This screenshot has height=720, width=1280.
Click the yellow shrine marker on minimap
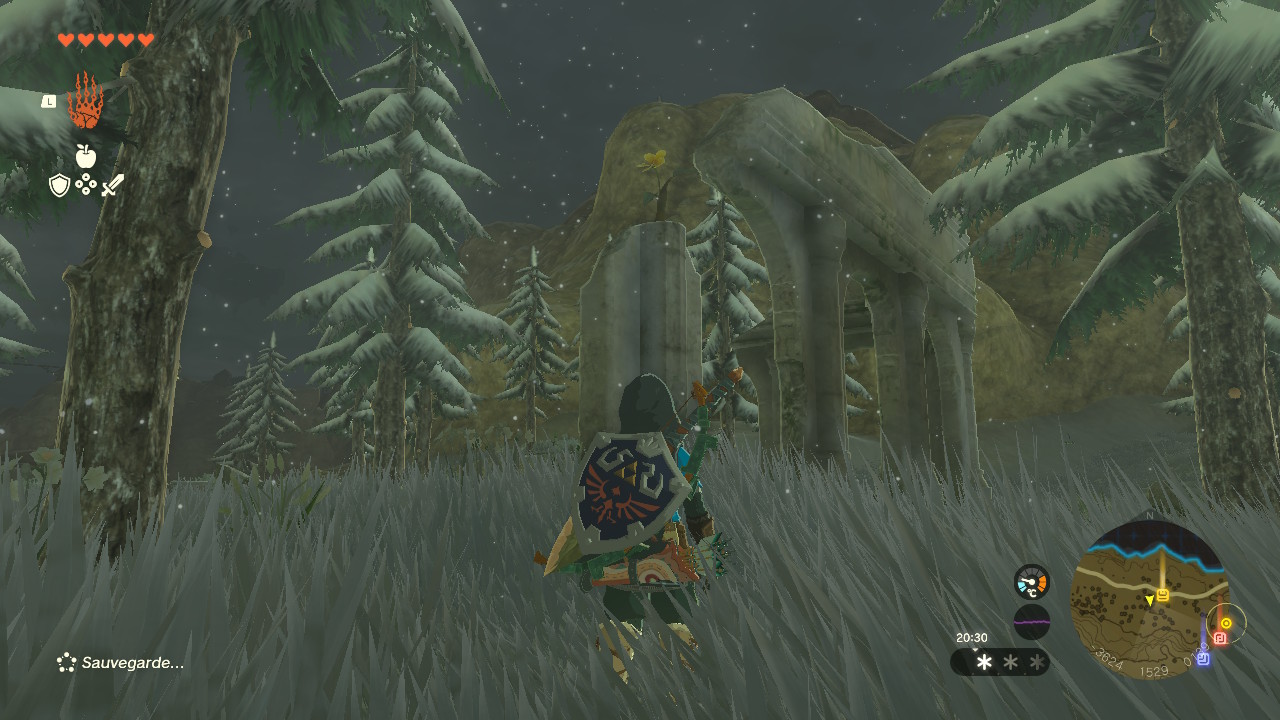pyautogui.click(x=1163, y=594)
